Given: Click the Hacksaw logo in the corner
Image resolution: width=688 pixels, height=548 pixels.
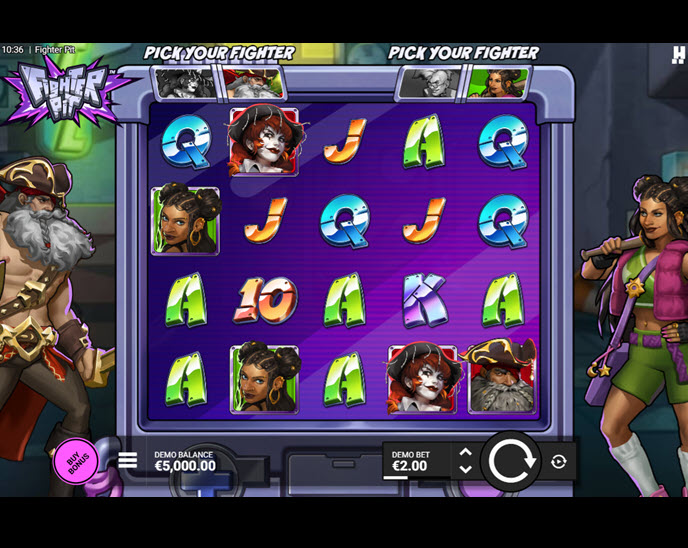Looking at the screenshot, I should pyautogui.click(x=679, y=55).
